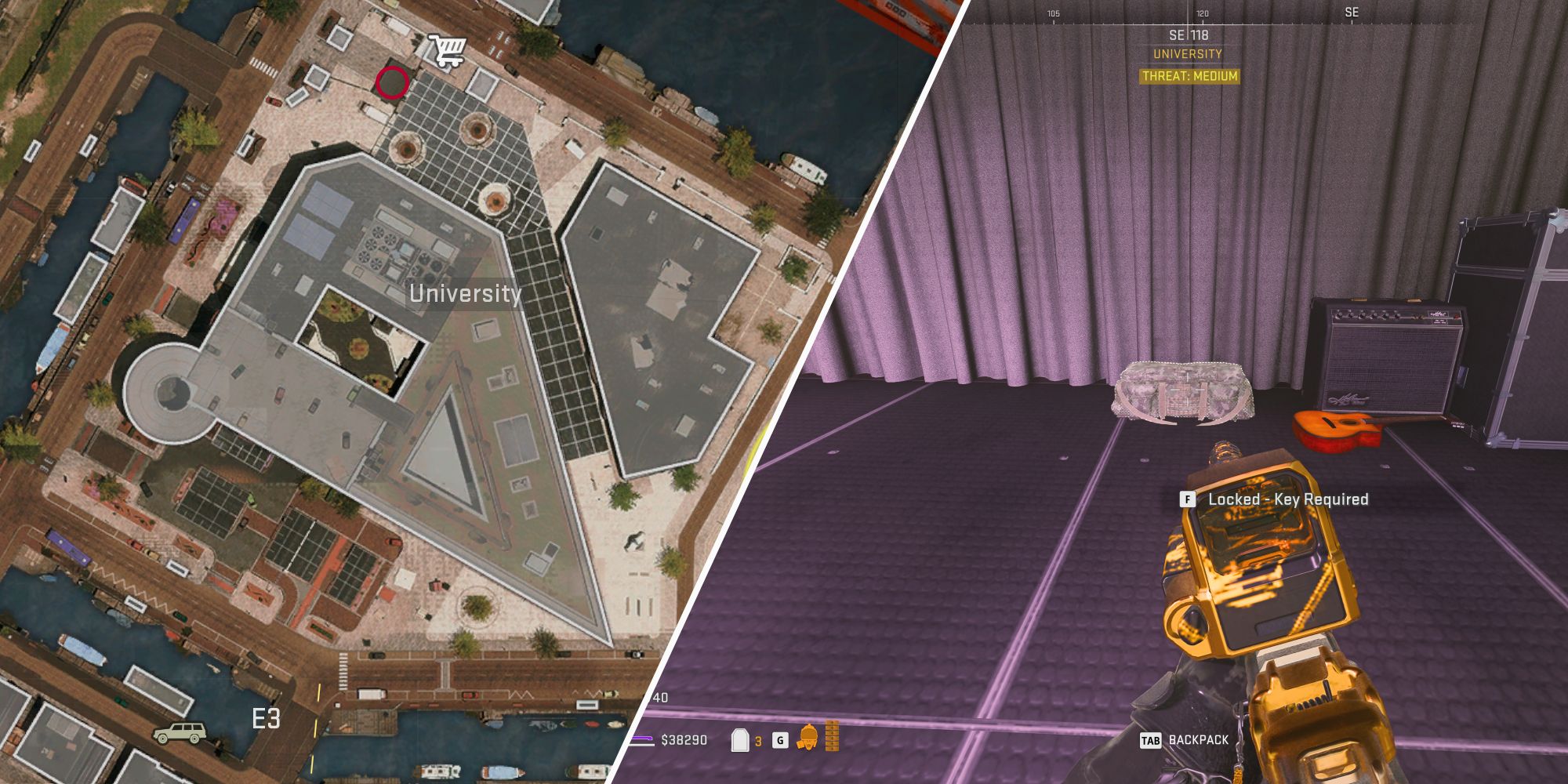The width and height of the screenshot is (1568, 784).
Task: Select the G key indicator icon
Action: [780, 740]
